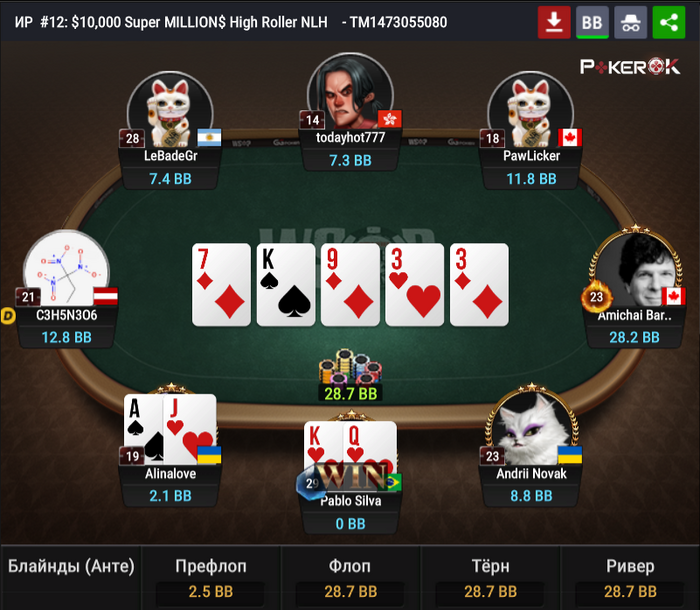Share this hand with the green button
Image resolution: width=700 pixels, height=610 pixels.
coord(668,22)
